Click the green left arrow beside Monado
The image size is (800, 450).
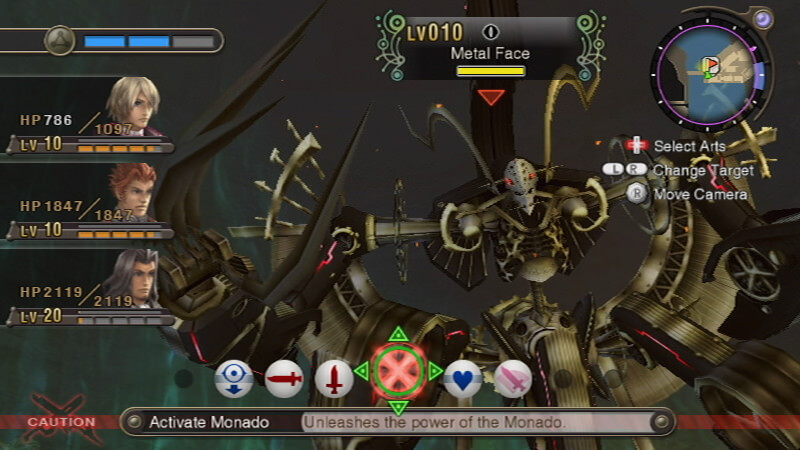tap(361, 372)
